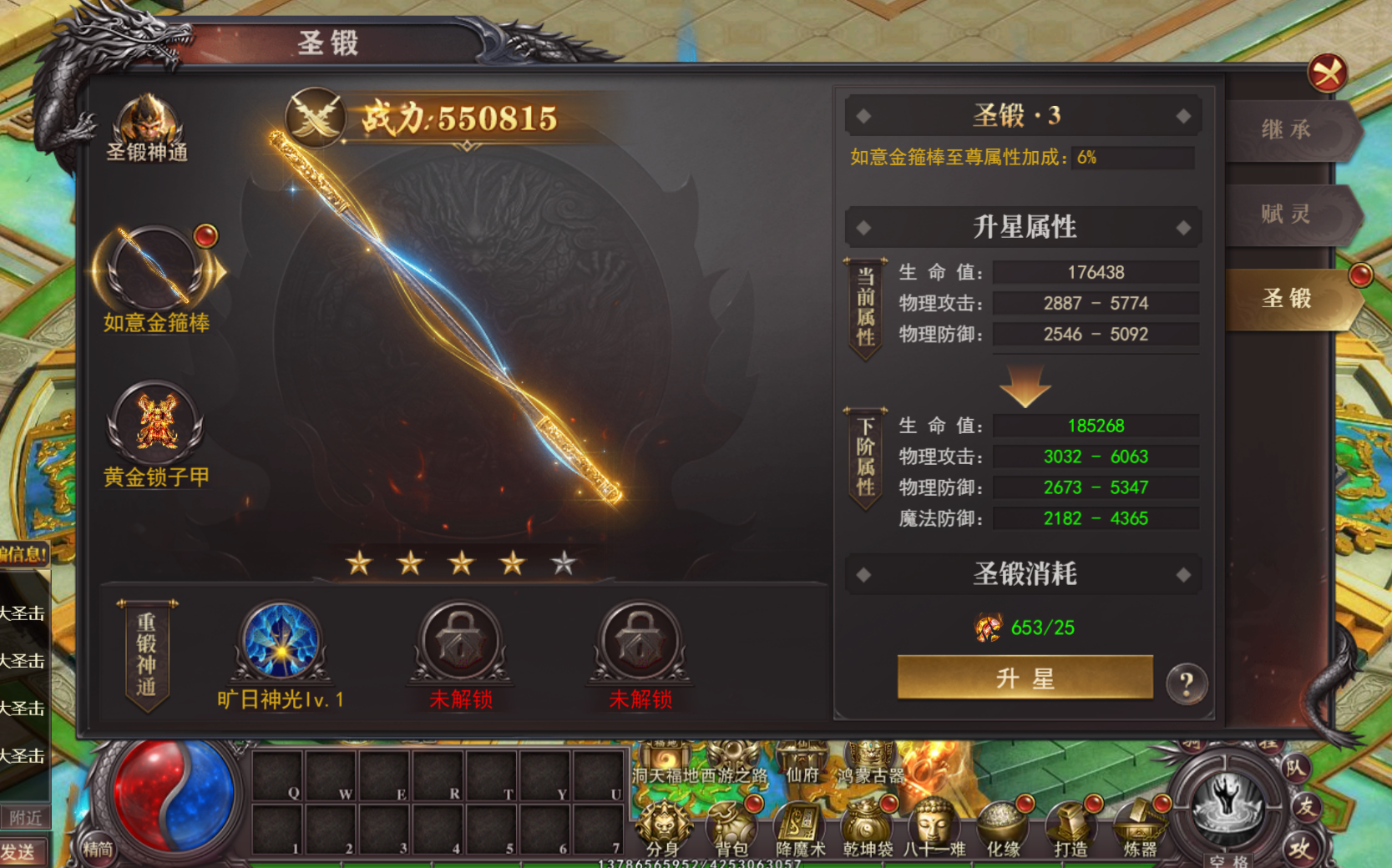Toggle the 精简 simplify button
Image resolution: width=1392 pixels, height=868 pixels.
pos(97,850)
